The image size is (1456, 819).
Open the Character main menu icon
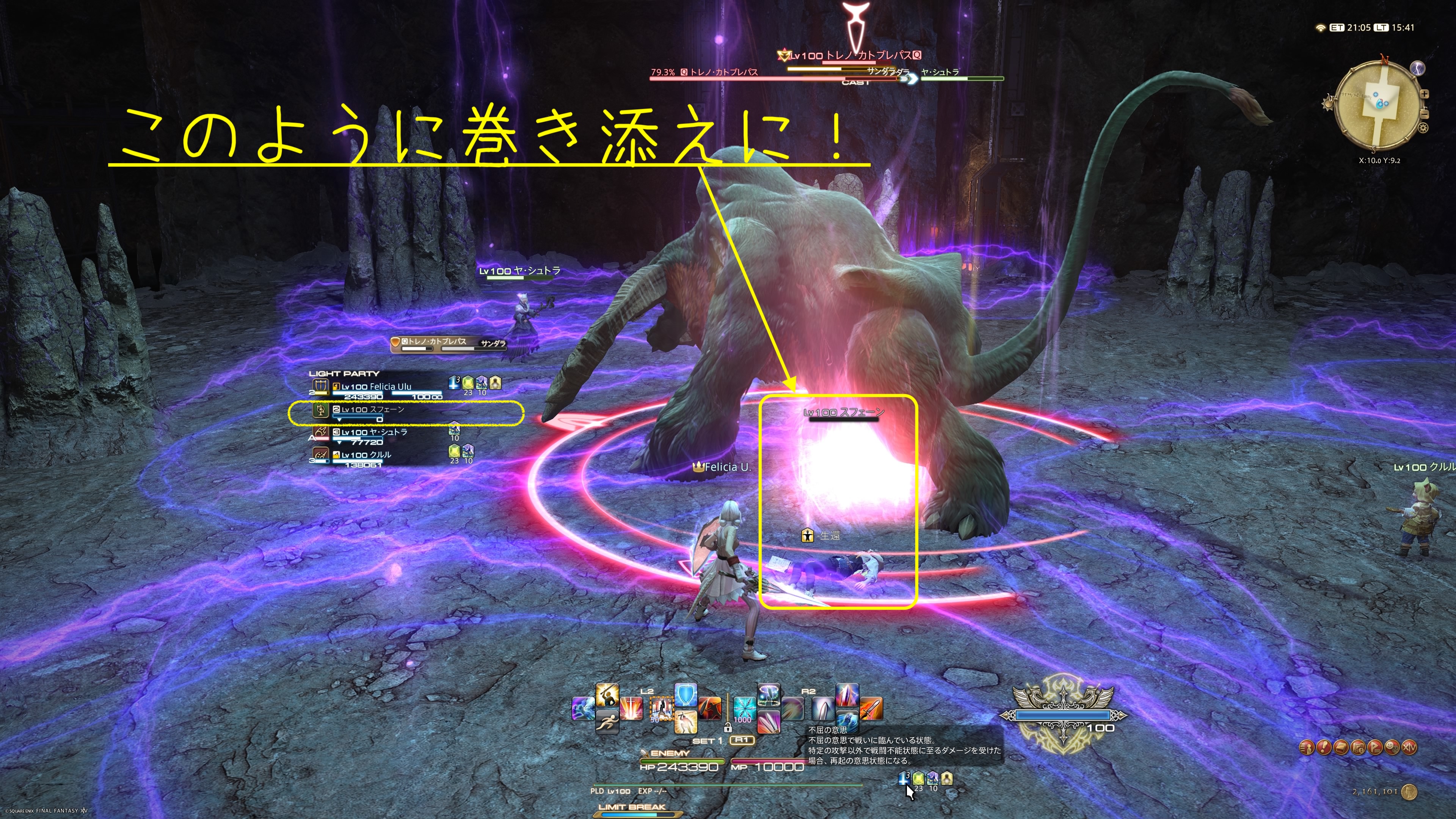click(1307, 748)
